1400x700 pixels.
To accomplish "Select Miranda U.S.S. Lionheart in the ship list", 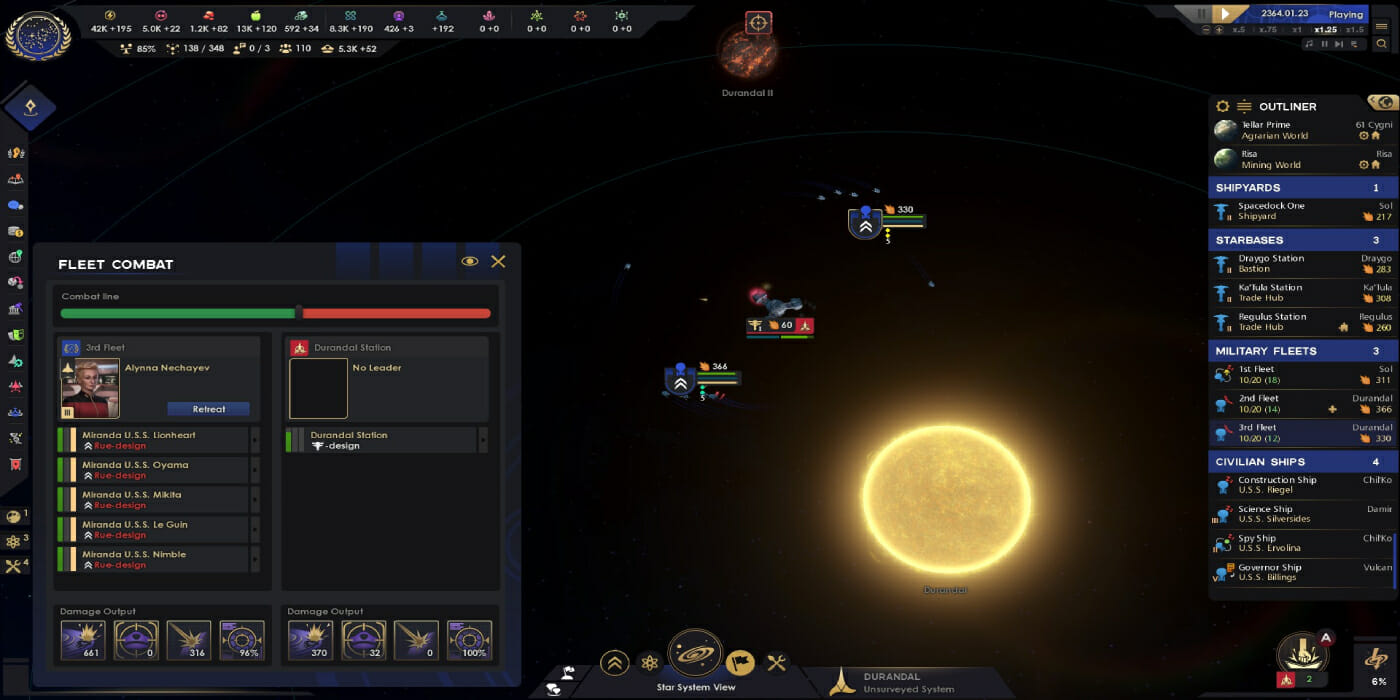I will coord(152,440).
